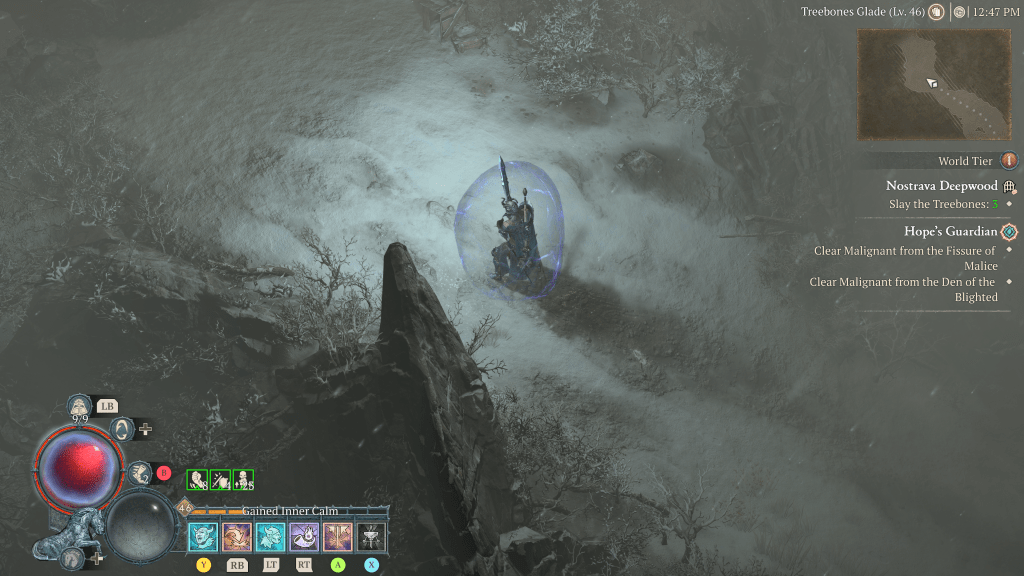The width and height of the screenshot is (1024, 576).
Task: Activate the last greyed-out skill slot
Action: click(x=371, y=537)
